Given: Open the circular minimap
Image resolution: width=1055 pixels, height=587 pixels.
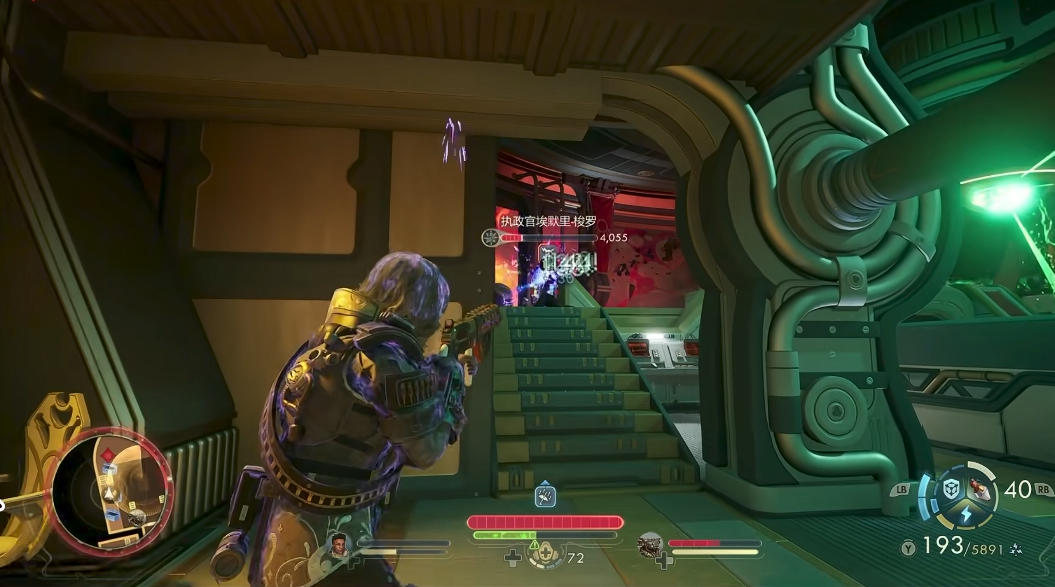Looking at the screenshot, I should (110, 492).
